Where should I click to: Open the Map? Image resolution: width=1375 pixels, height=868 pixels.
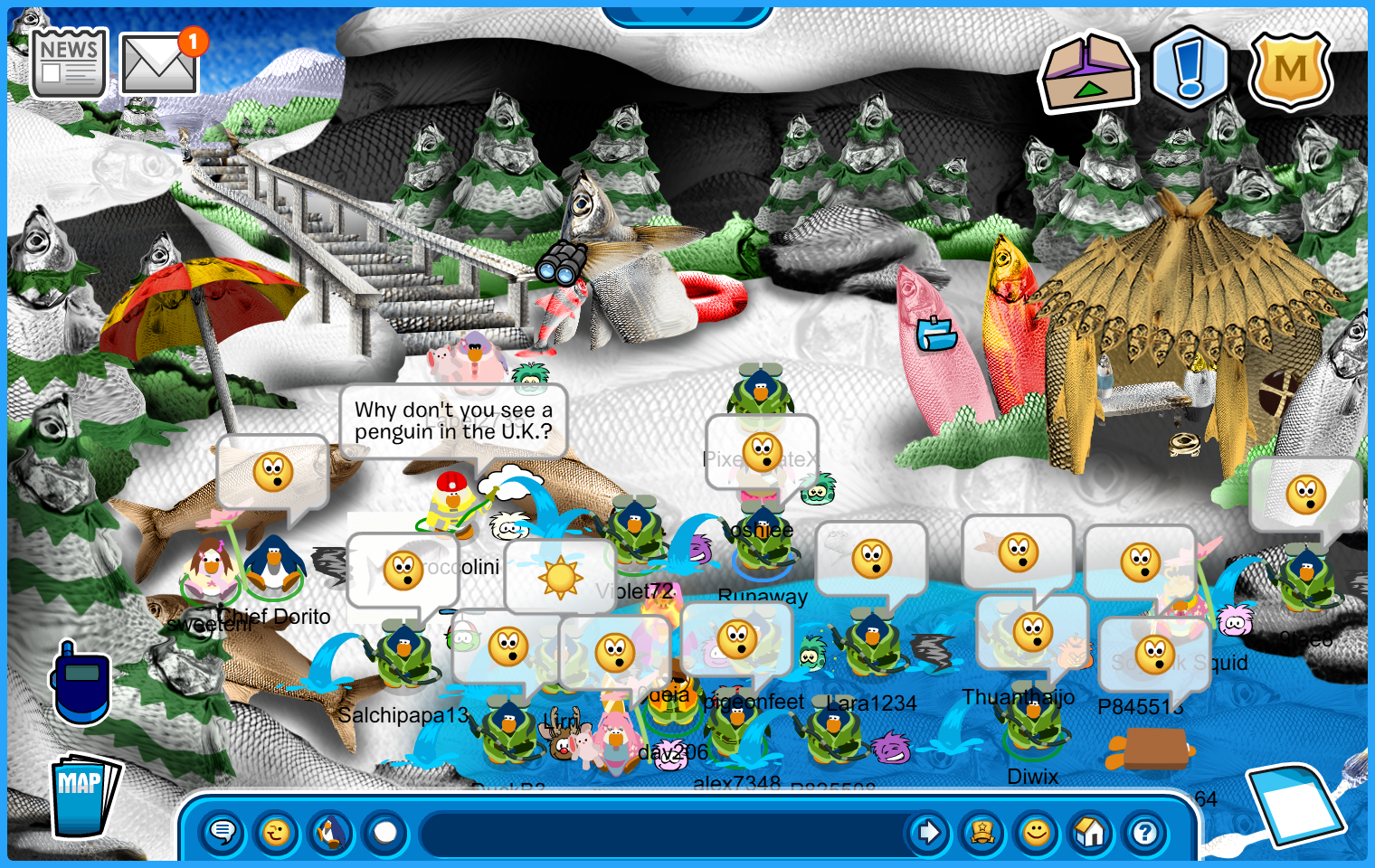coord(83,796)
